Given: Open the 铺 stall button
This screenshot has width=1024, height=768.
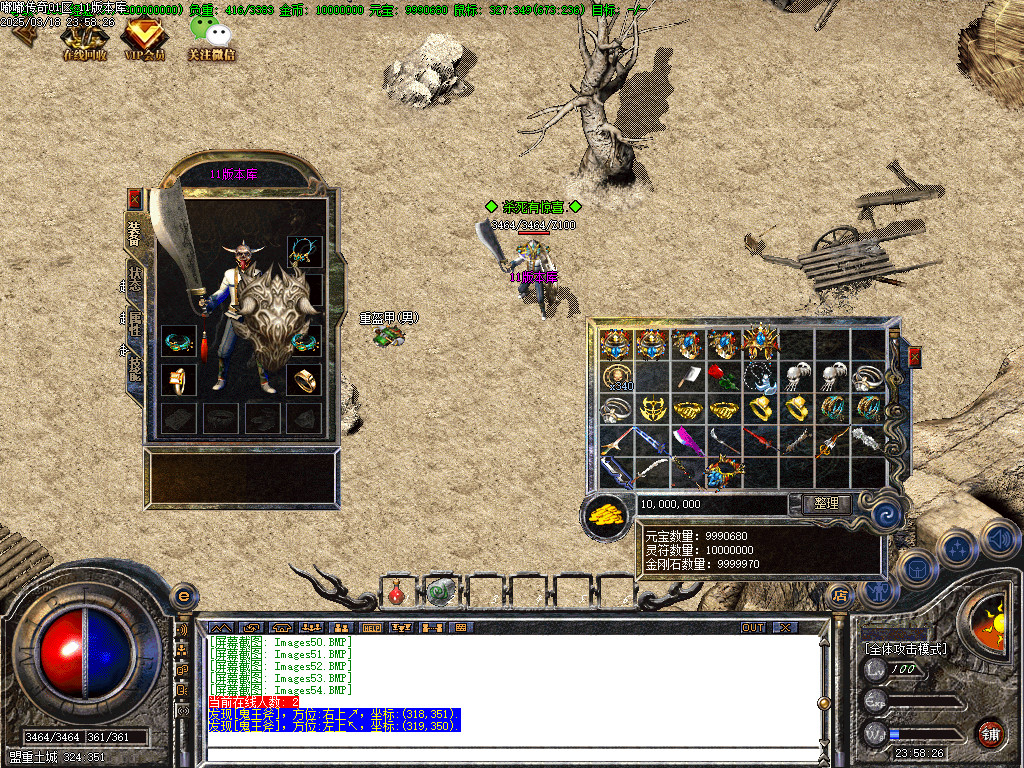Looking at the screenshot, I should pyautogui.click(x=989, y=733).
